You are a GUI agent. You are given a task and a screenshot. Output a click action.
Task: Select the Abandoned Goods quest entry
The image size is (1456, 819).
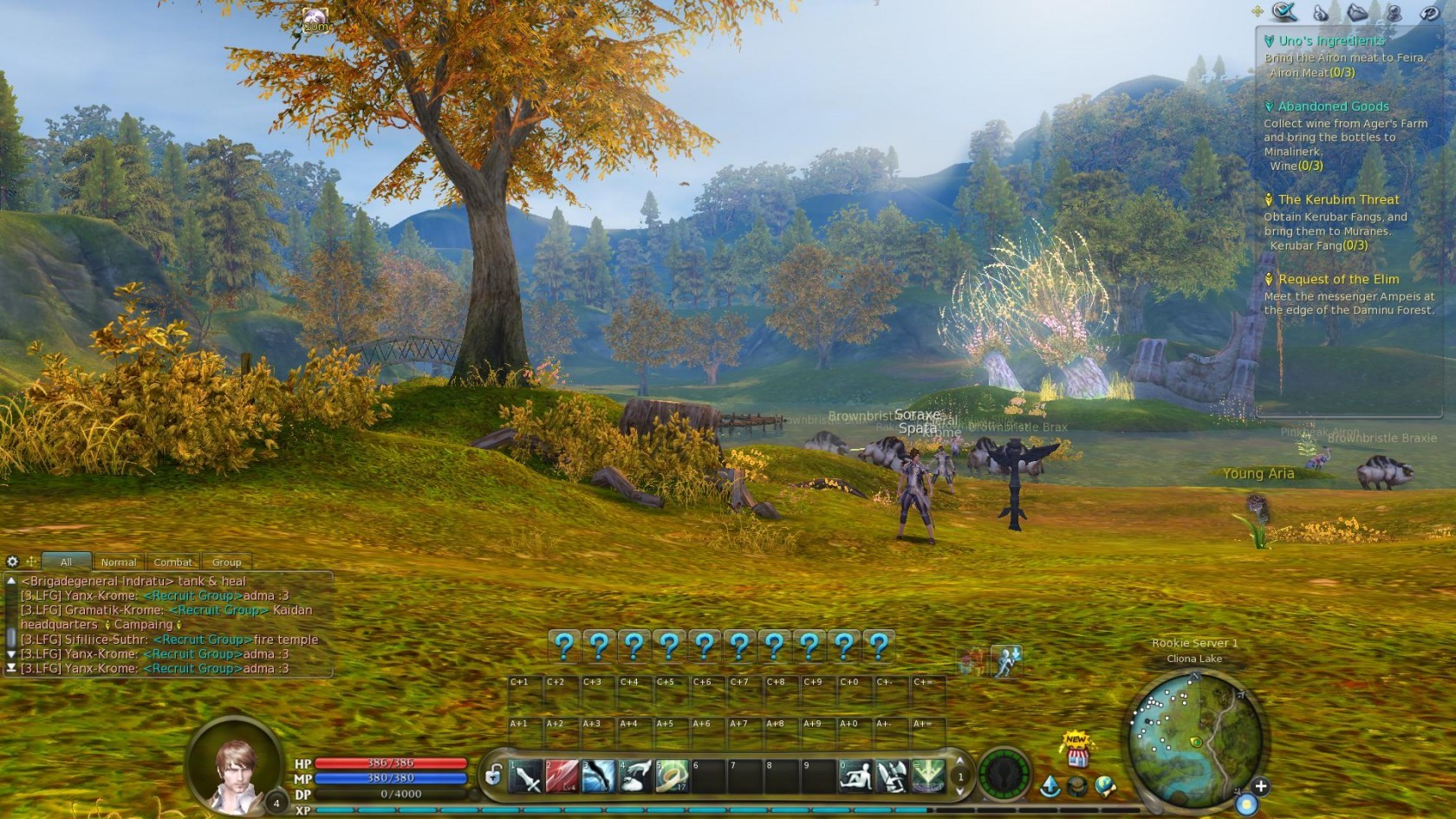(x=1333, y=107)
